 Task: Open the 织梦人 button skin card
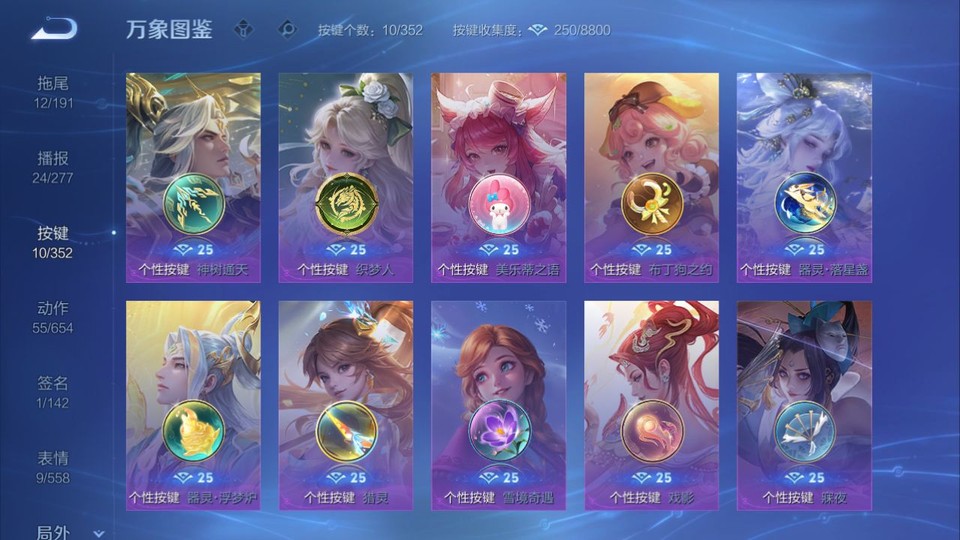click(346, 177)
